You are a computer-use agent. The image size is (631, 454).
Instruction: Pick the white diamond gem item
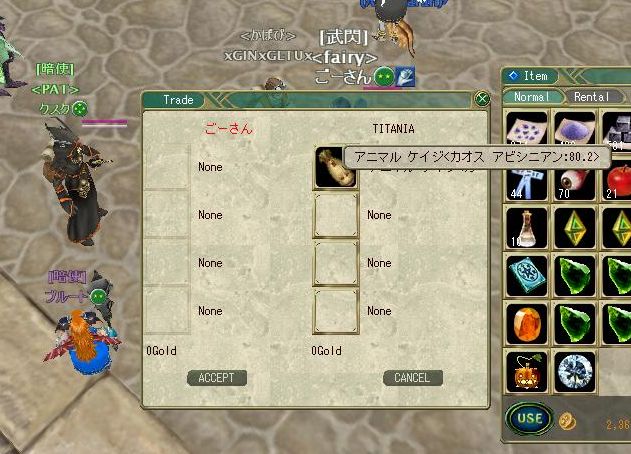click(x=574, y=371)
